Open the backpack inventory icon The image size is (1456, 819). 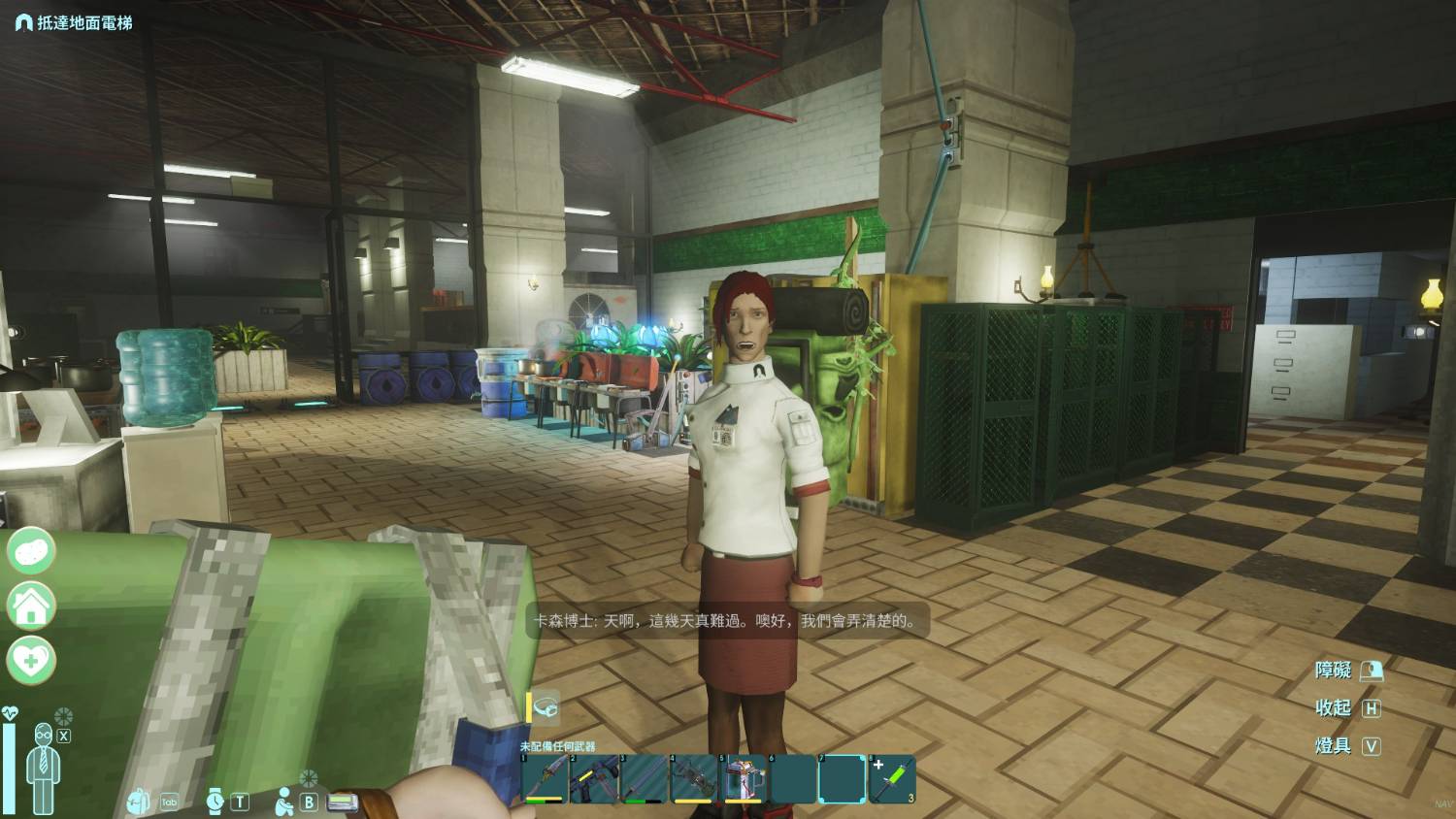[139, 802]
